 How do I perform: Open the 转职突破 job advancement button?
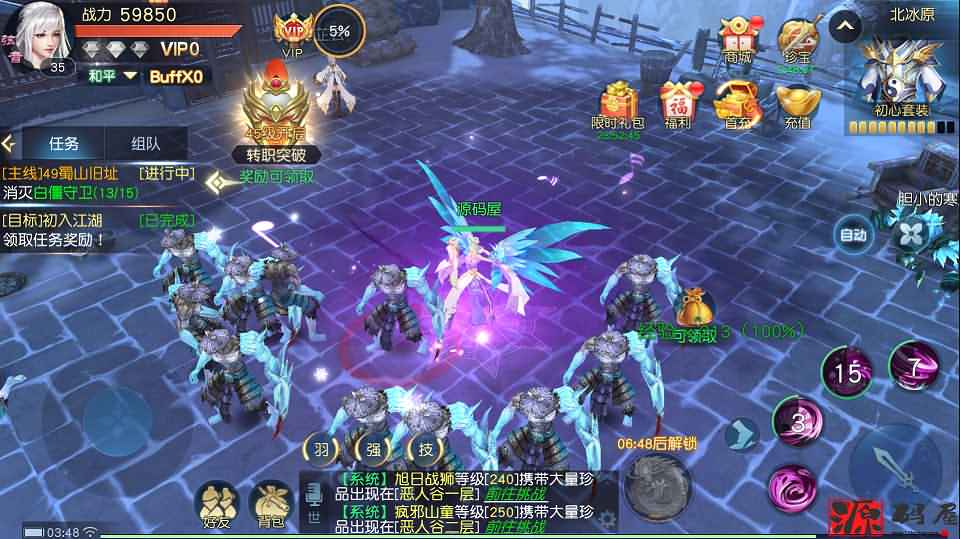(x=277, y=155)
